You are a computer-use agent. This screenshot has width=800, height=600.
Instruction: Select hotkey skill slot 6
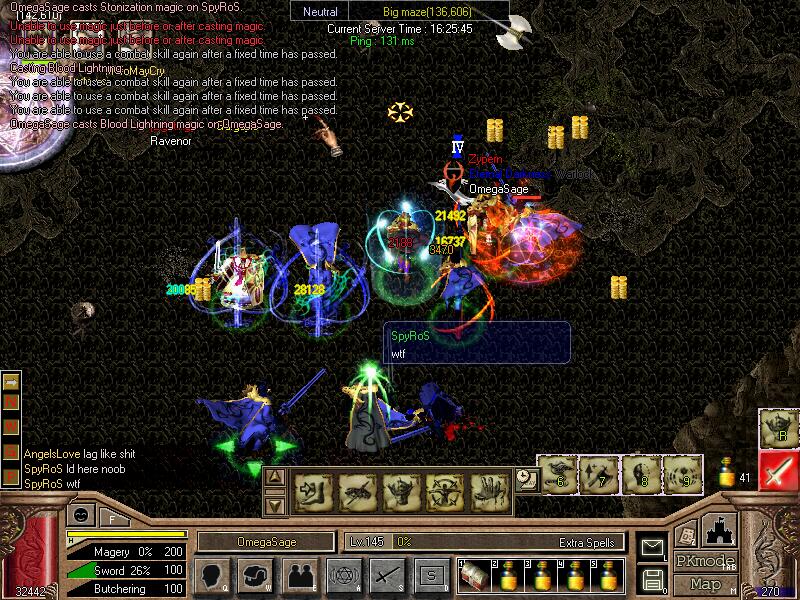(556, 474)
